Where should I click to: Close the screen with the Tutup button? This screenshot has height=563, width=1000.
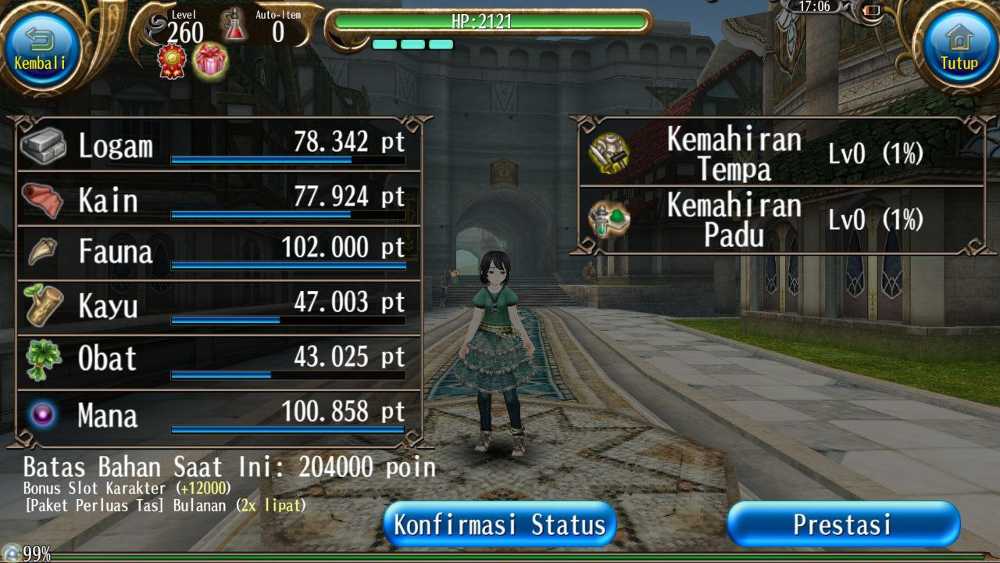[958, 47]
